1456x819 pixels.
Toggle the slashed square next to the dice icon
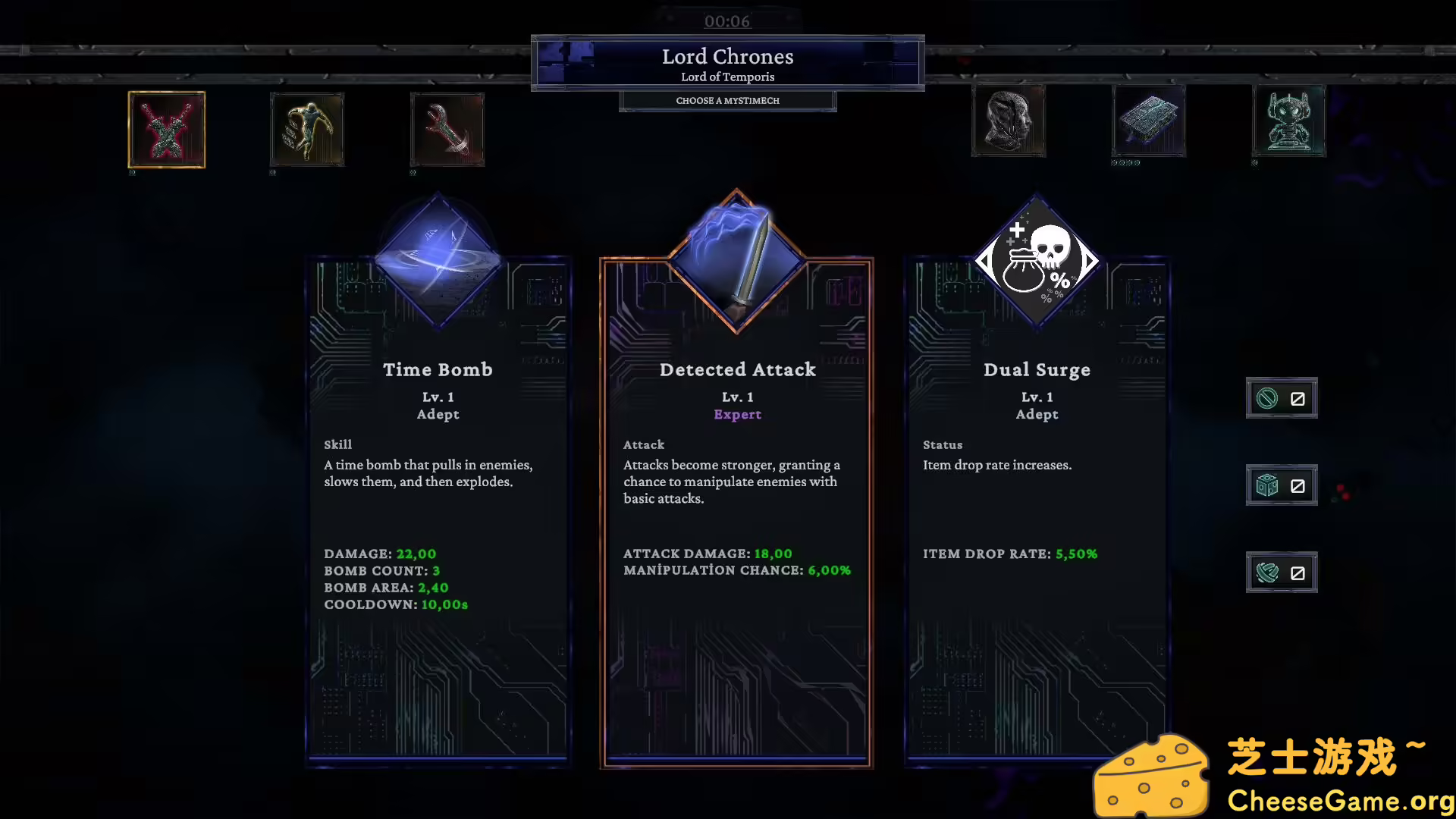pyautogui.click(x=1299, y=485)
